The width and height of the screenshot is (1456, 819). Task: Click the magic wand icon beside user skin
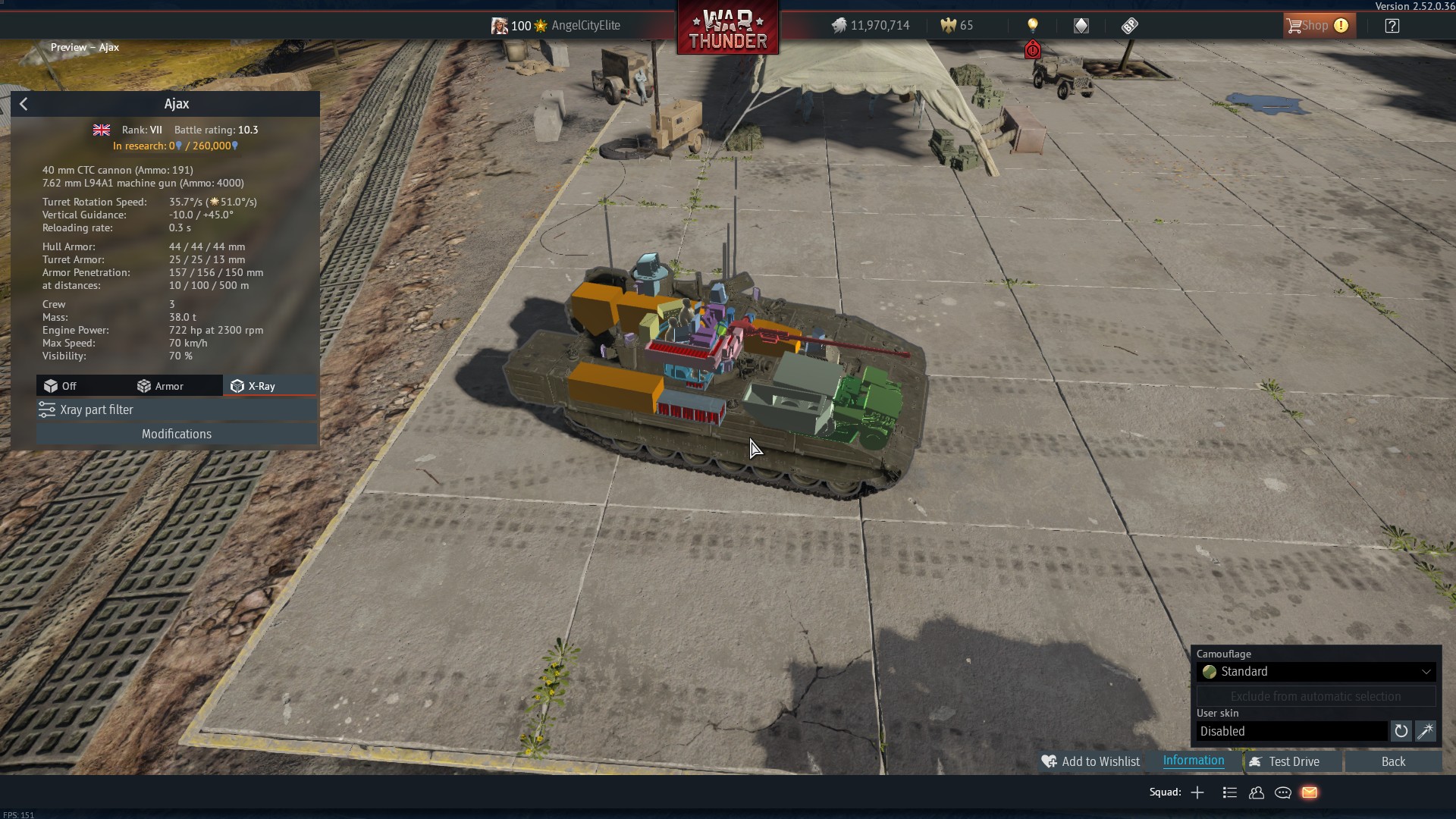1425,731
